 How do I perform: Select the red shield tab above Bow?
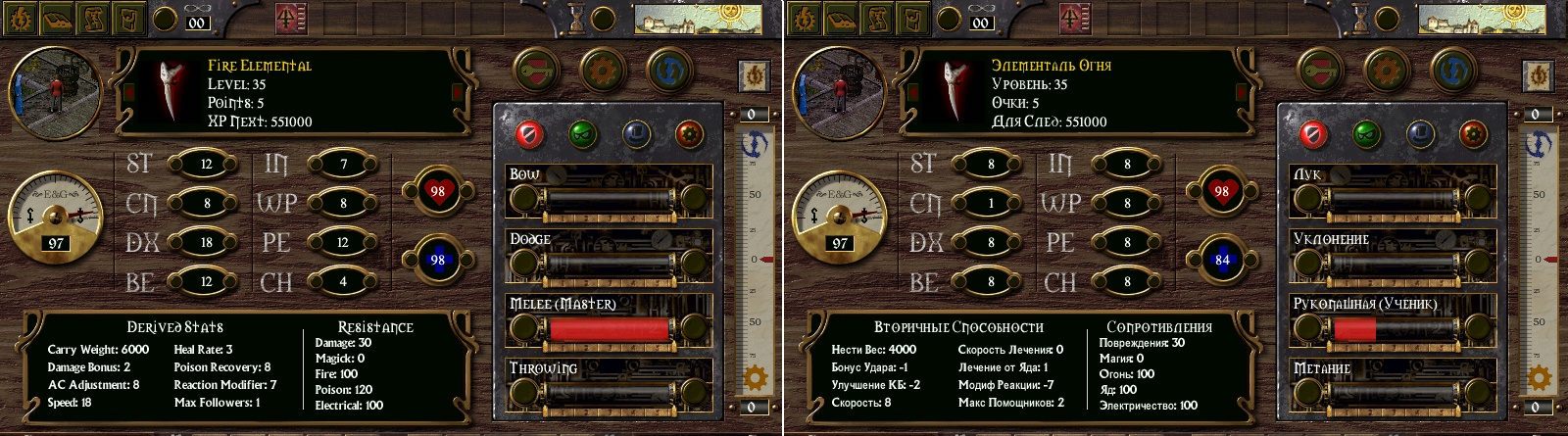pyautogui.click(x=528, y=132)
